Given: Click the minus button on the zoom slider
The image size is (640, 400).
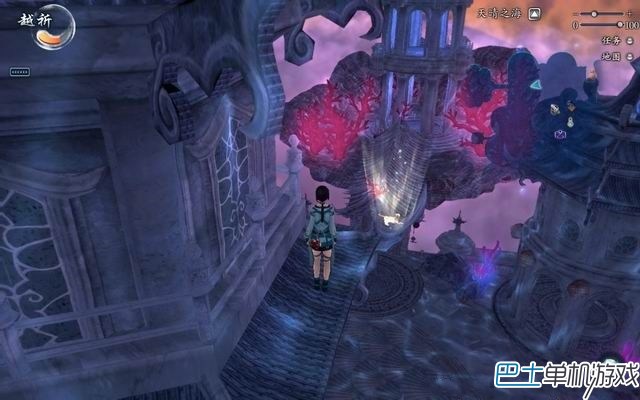Looking at the screenshot, I should [x=574, y=13].
